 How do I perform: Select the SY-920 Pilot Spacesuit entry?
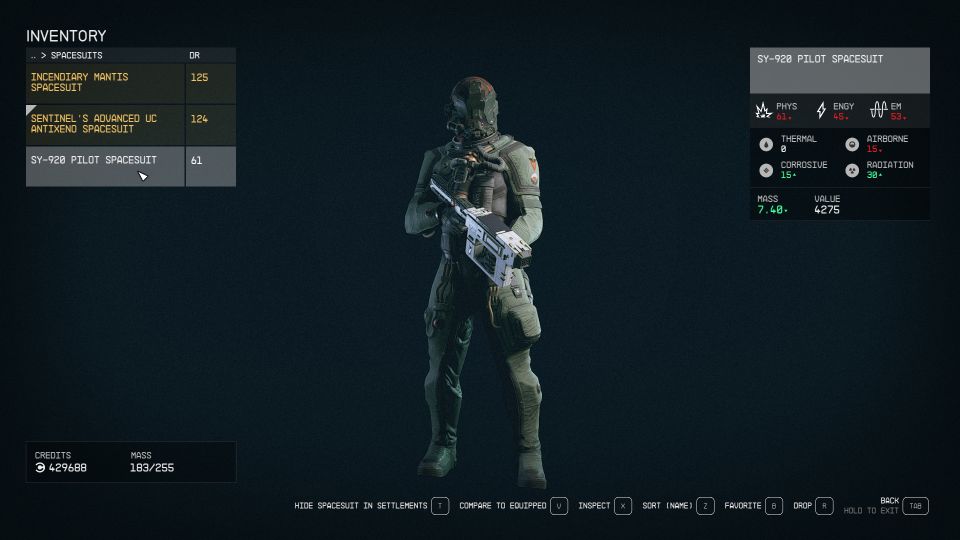tap(105, 165)
